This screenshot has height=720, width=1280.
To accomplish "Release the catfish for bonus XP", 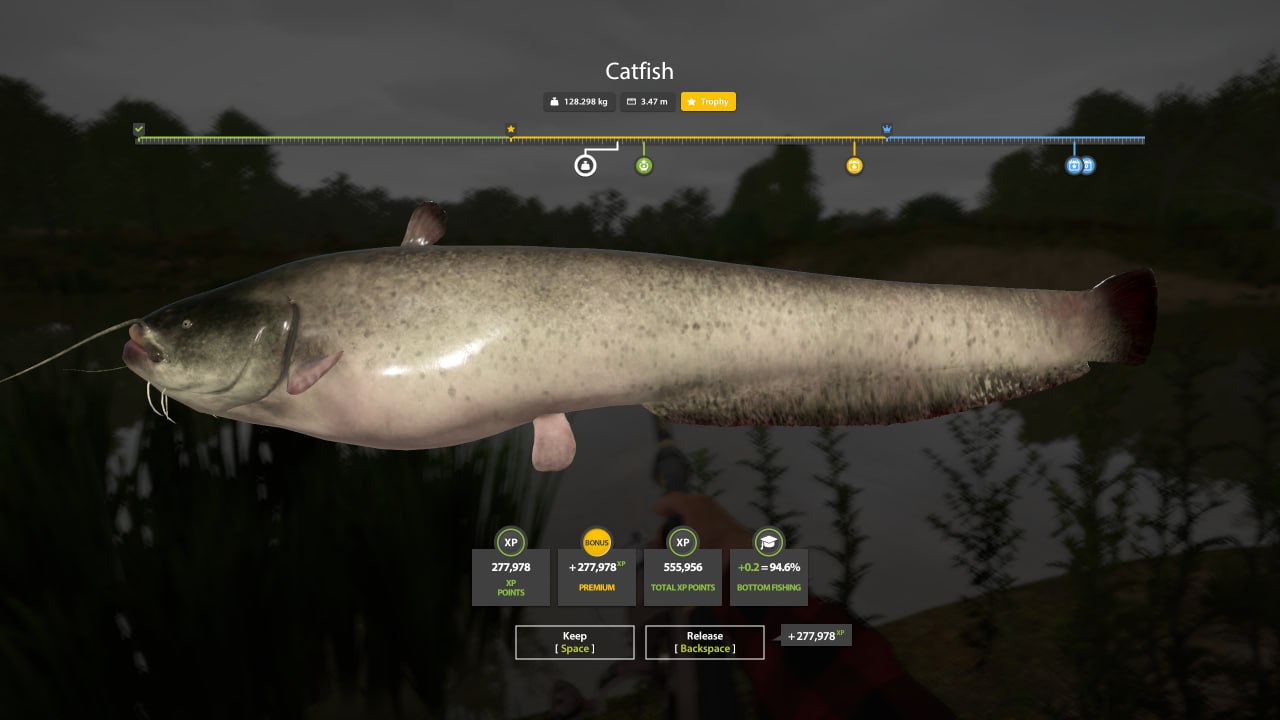I will click(704, 642).
